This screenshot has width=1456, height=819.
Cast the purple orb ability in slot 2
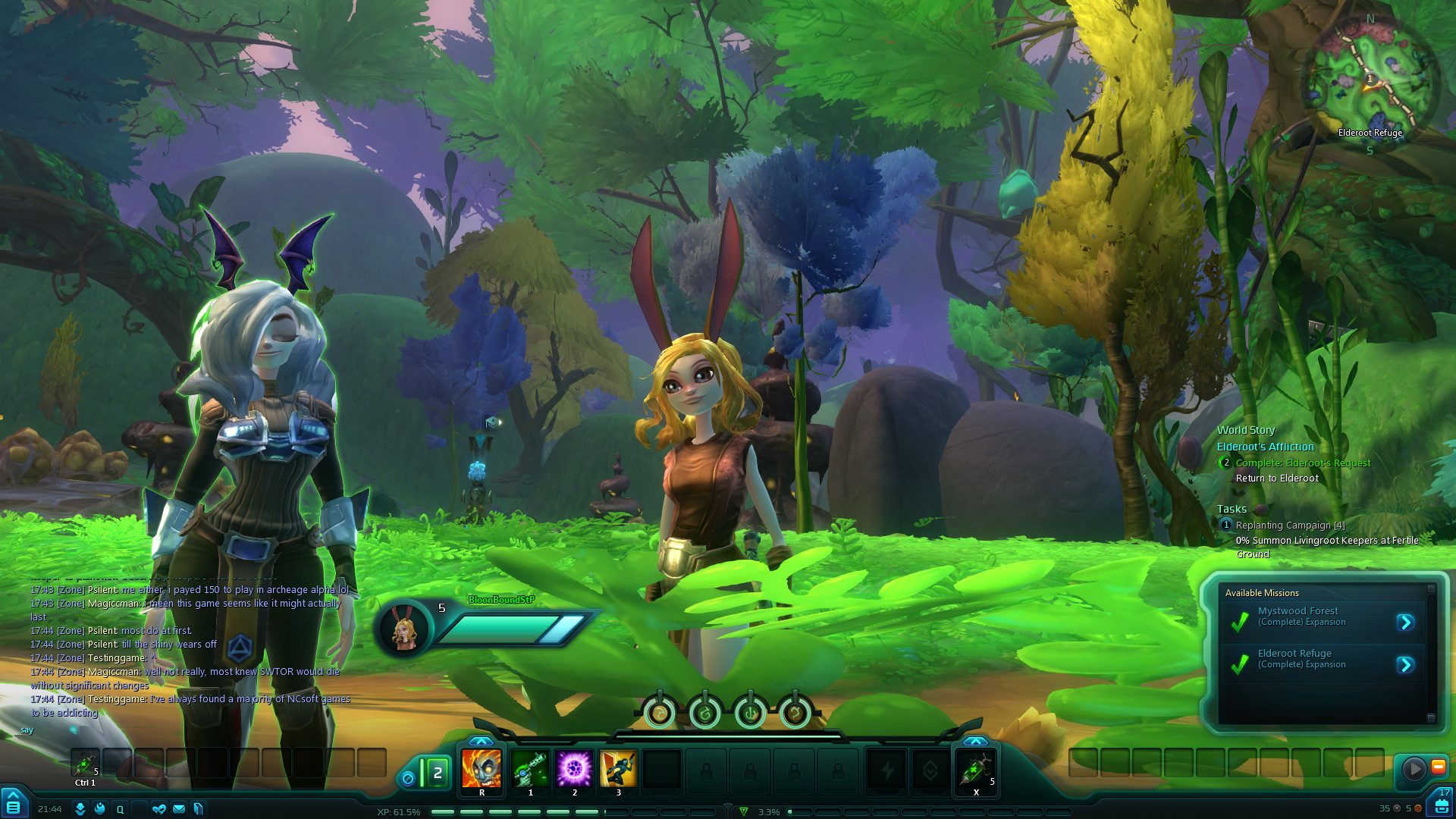pyautogui.click(x=574, y=769)
